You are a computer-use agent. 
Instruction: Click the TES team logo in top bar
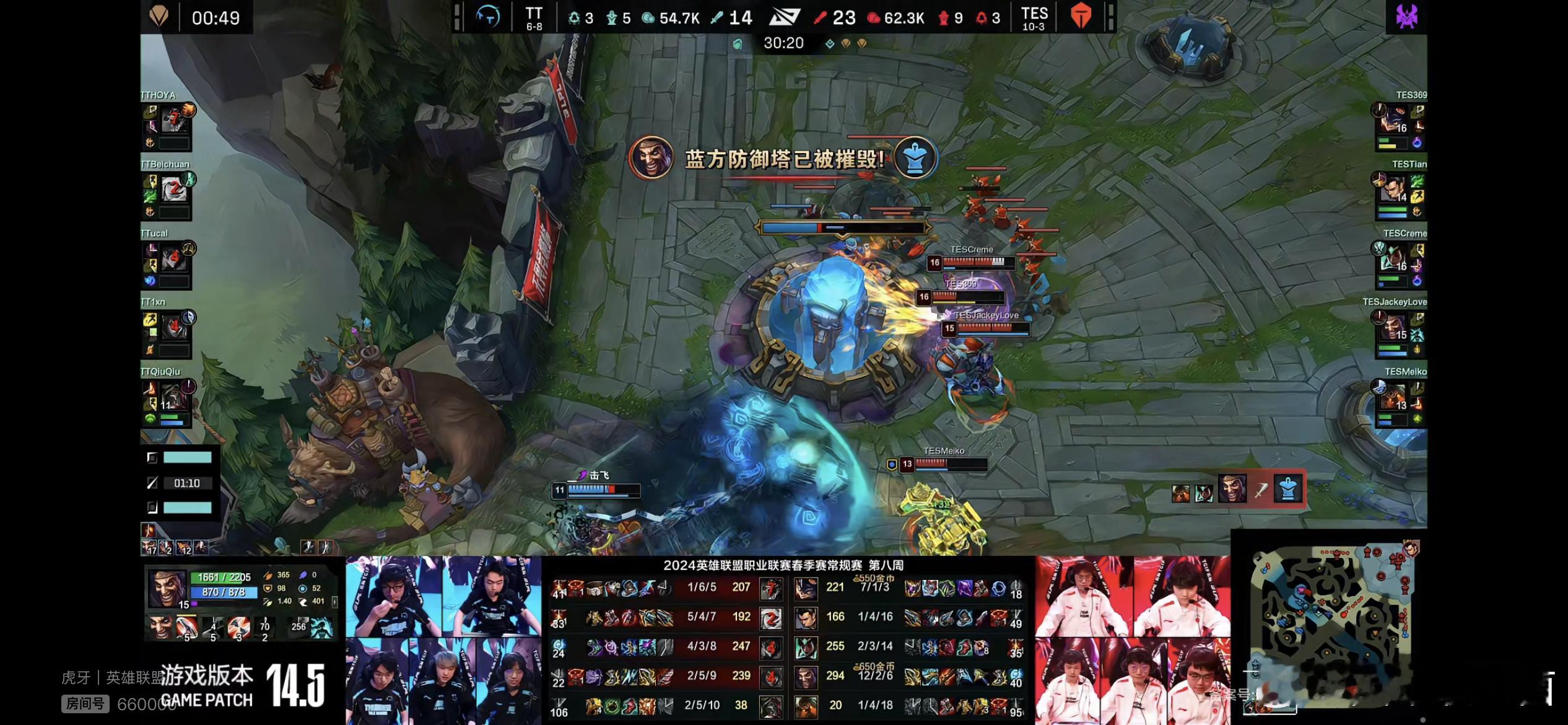click(x=1081, y=17)
